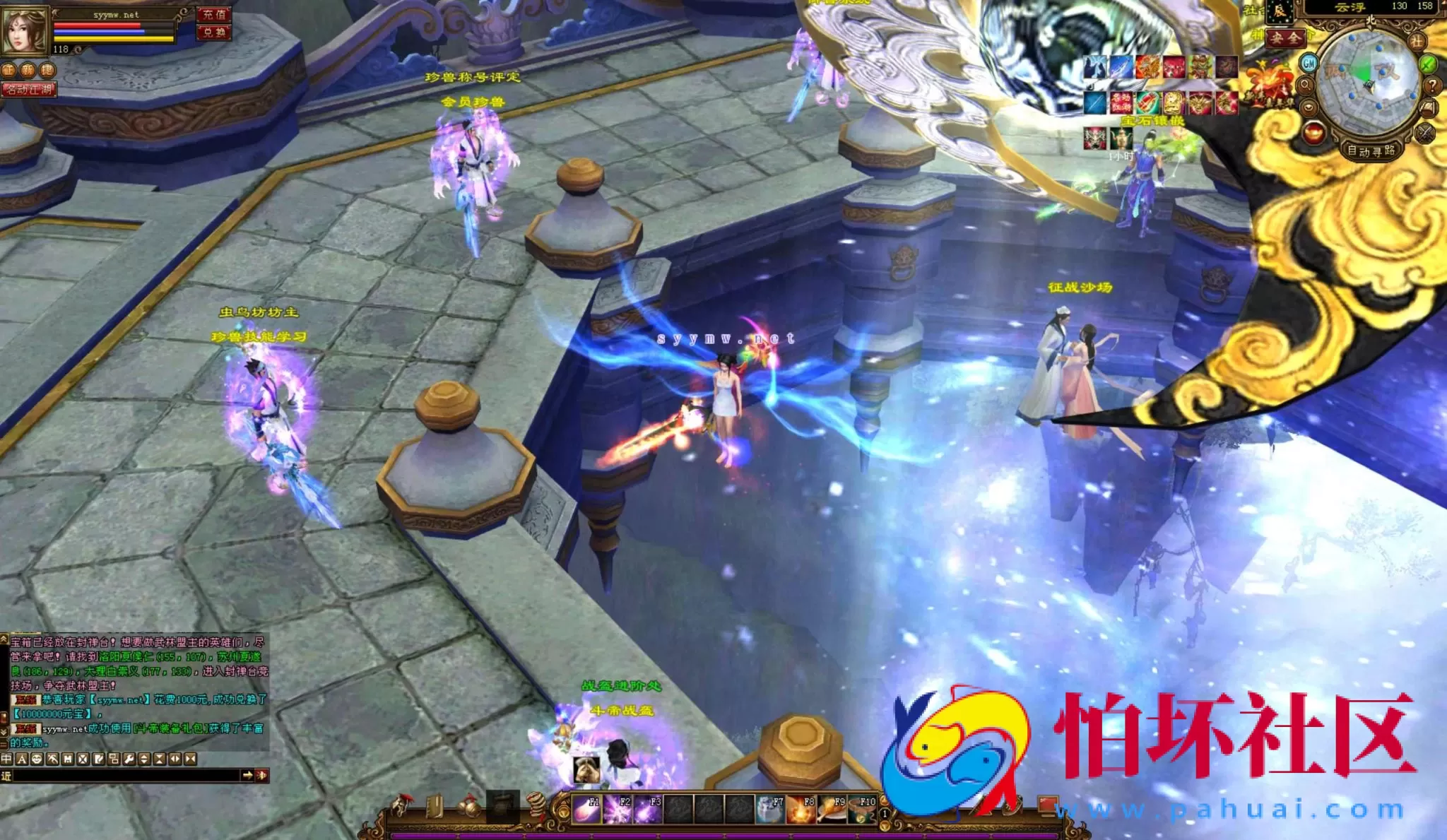This screenshot has width=1447, height=840.
Task: Click the GM helper icon beside the minimap
Action: [x=1309, y=62]
